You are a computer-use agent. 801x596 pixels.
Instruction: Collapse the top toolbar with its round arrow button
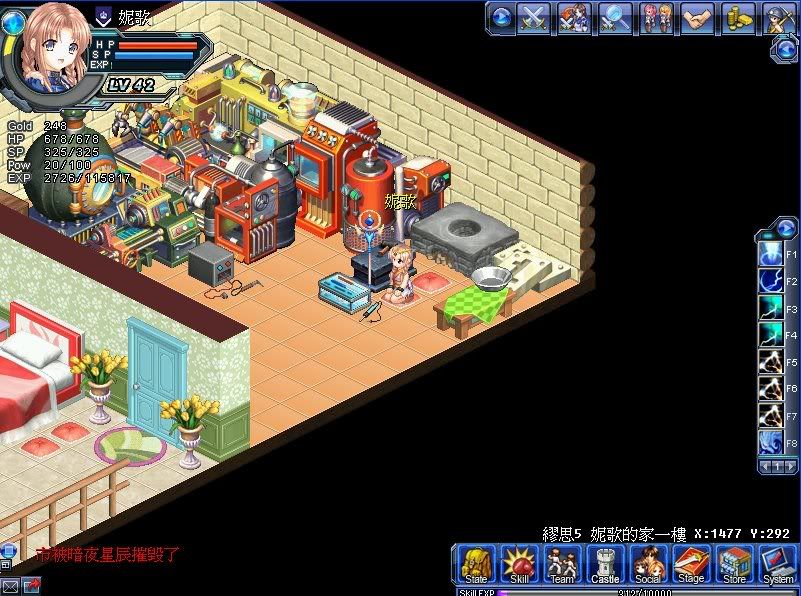coord(502,17)
